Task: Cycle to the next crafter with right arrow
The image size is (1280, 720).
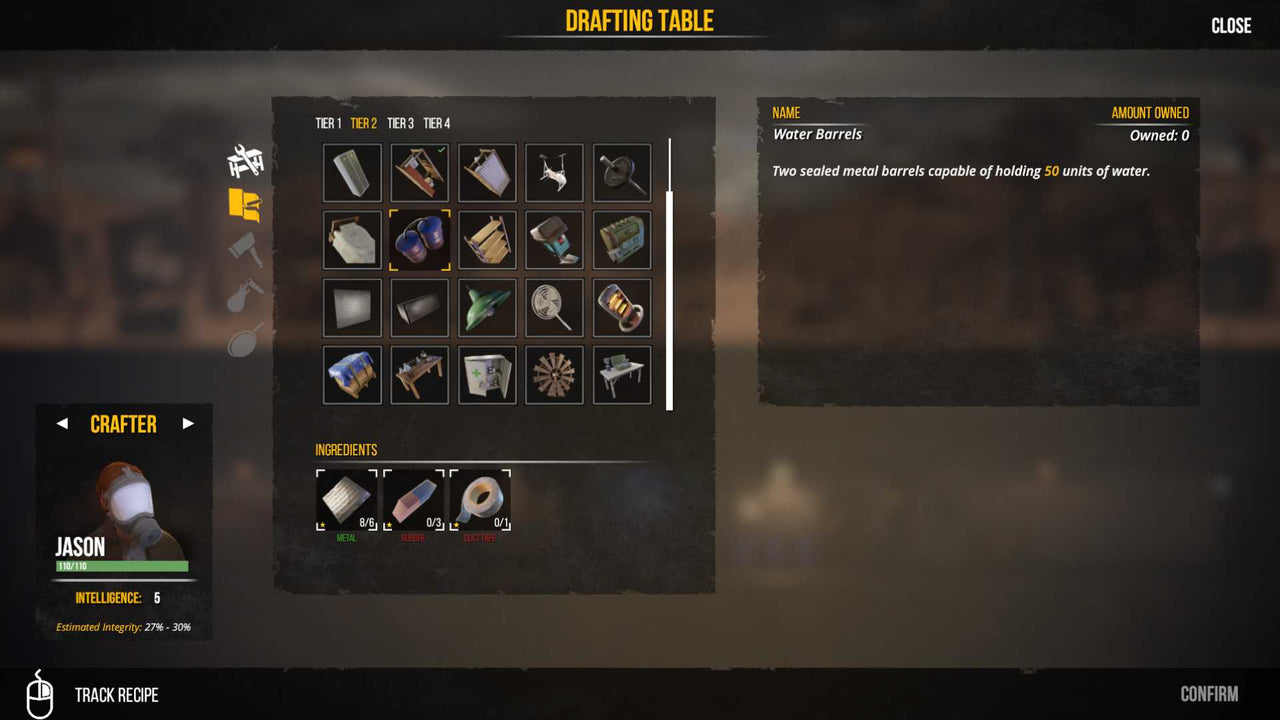Action: (x=188, y=424)
